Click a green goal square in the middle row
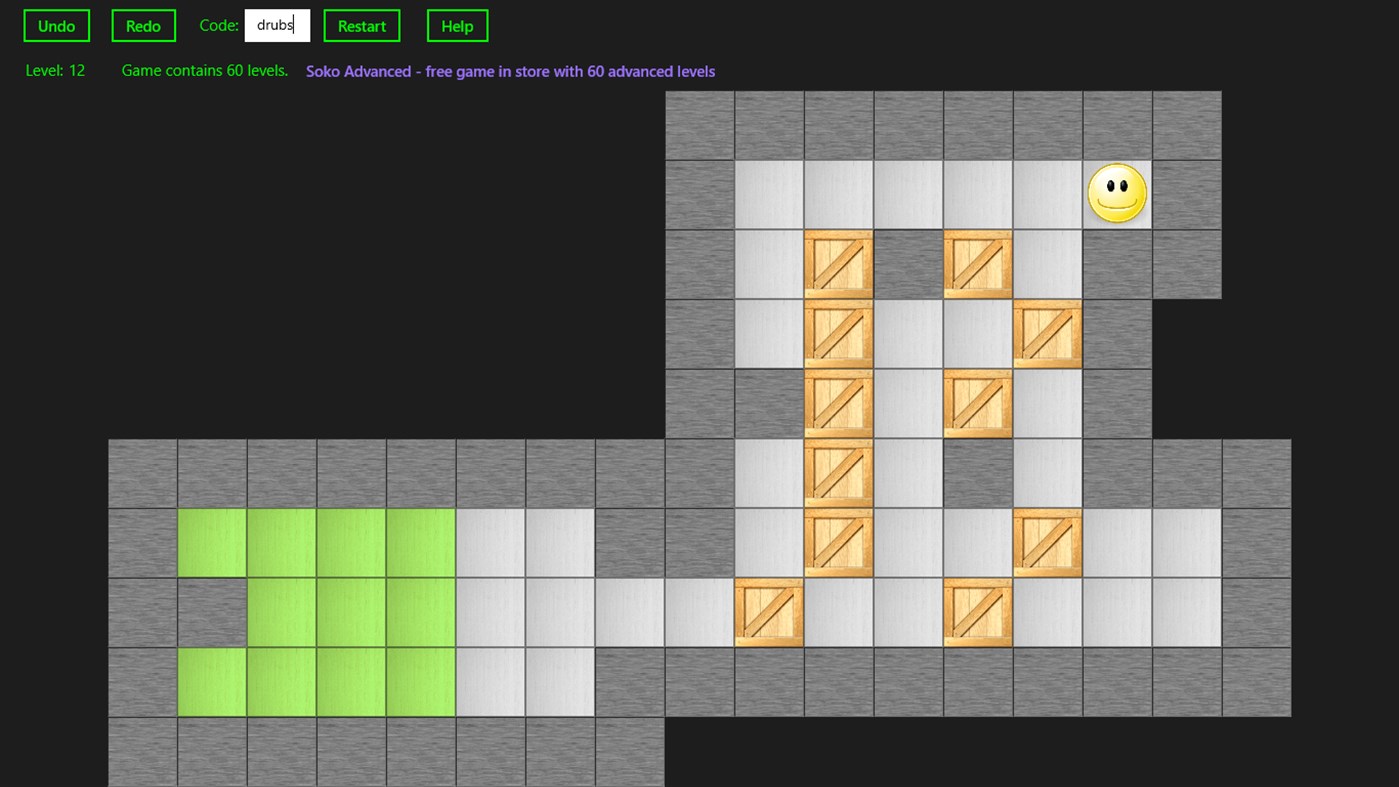 click(350, 613)
